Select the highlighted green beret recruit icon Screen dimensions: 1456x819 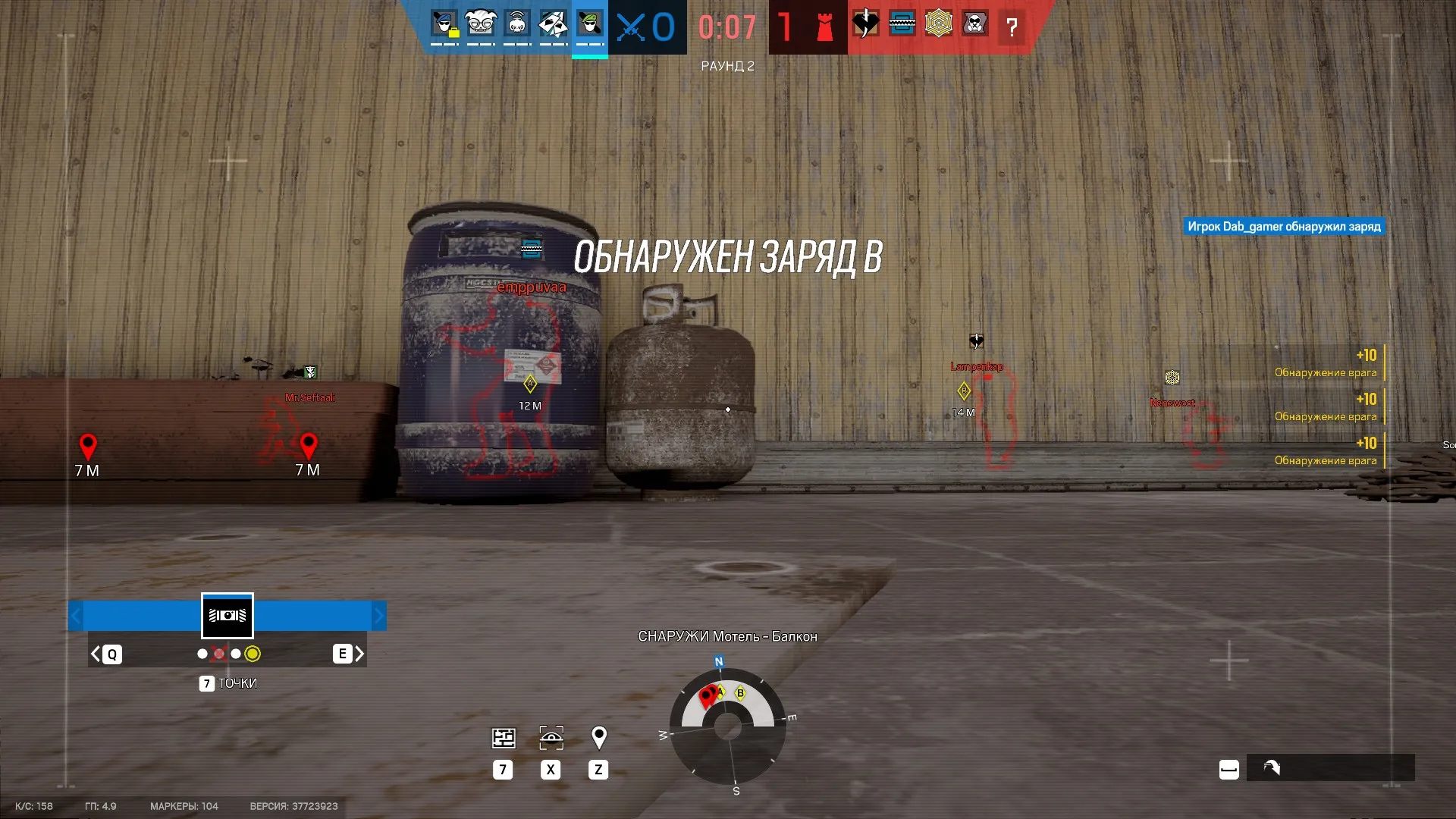click(590, 24)
